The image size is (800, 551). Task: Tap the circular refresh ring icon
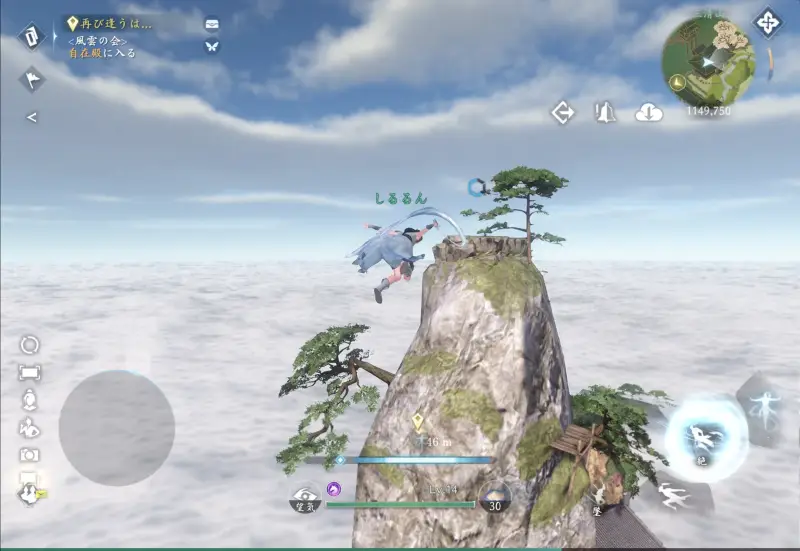pyautogui.click(x=30, y=345)
